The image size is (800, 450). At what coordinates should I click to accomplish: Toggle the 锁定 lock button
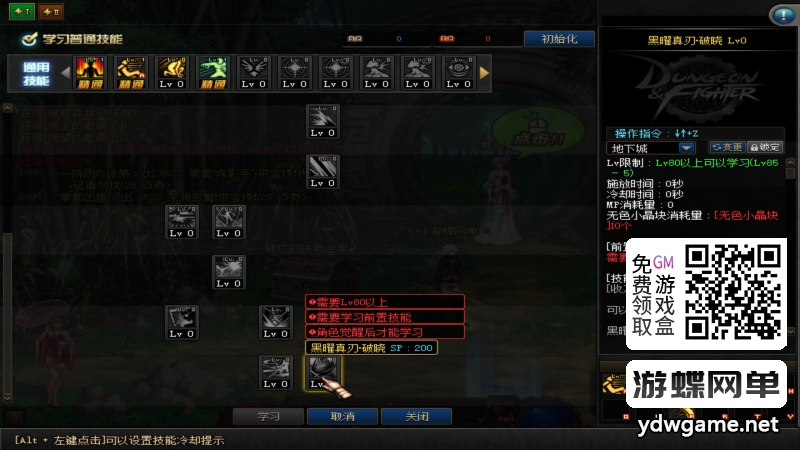765,147
